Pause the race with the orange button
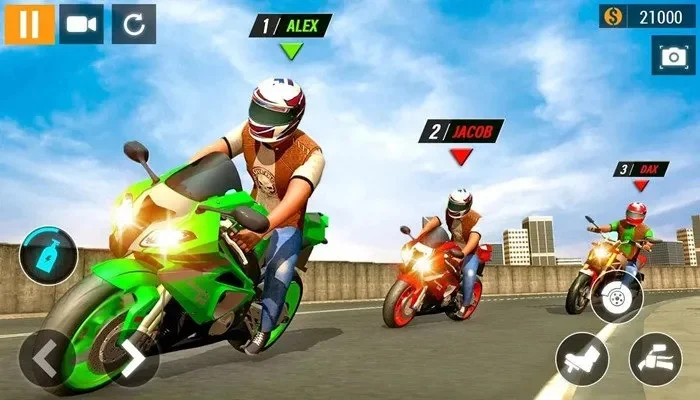Viewport: 700px width, 400px height. [x=29, y=24]
